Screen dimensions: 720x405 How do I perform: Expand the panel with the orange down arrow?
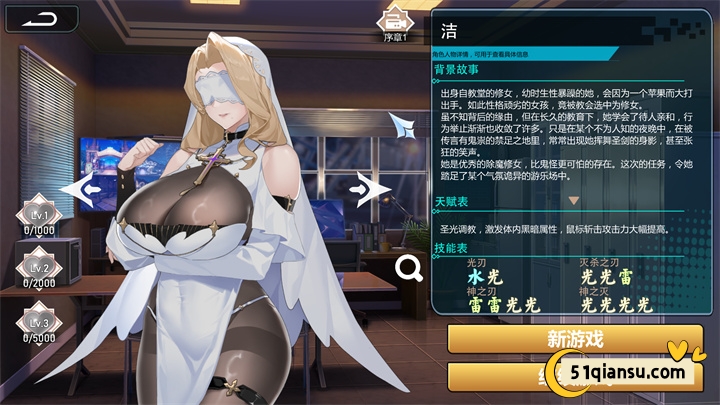click(x=574, y=200)
